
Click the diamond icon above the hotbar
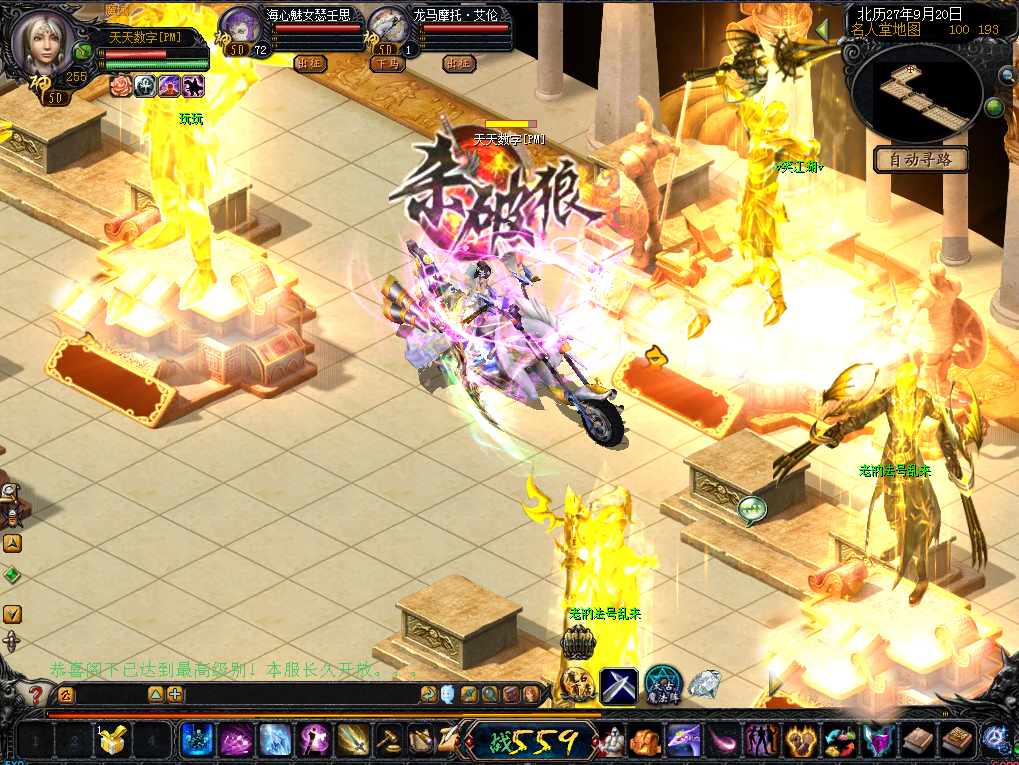pos(705,685)
